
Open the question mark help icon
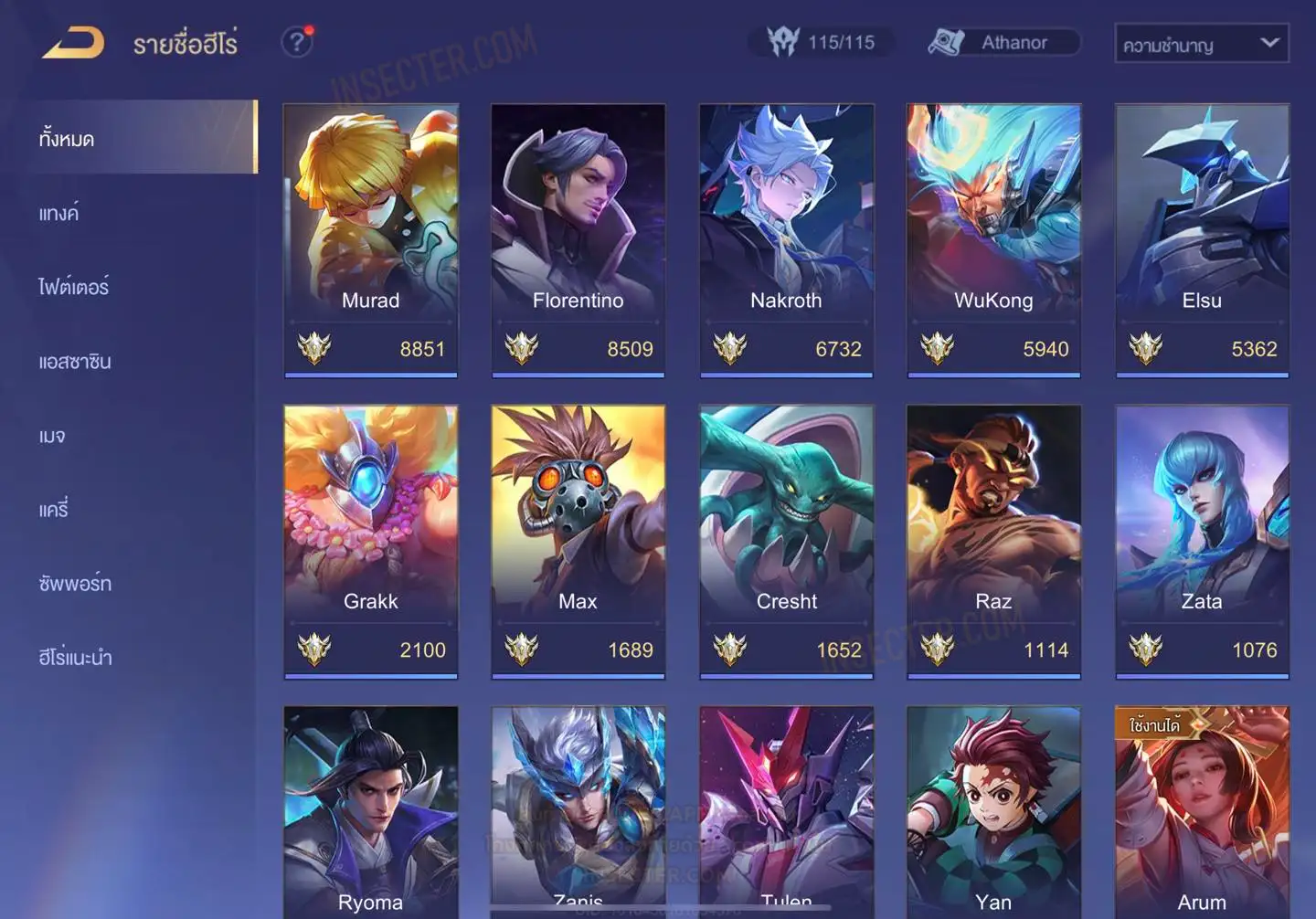296,42
